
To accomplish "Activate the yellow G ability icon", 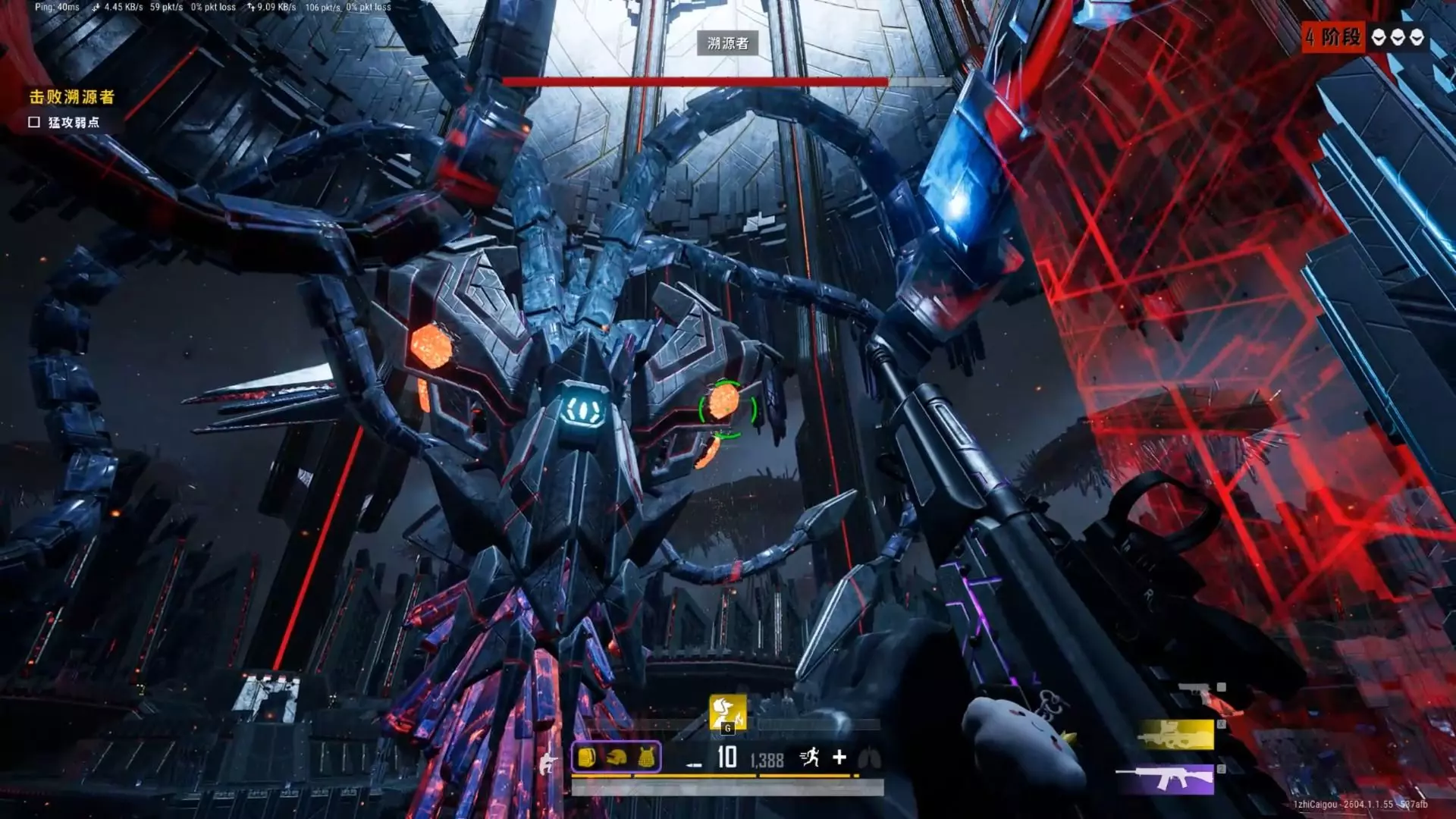I will pos(727,713).
